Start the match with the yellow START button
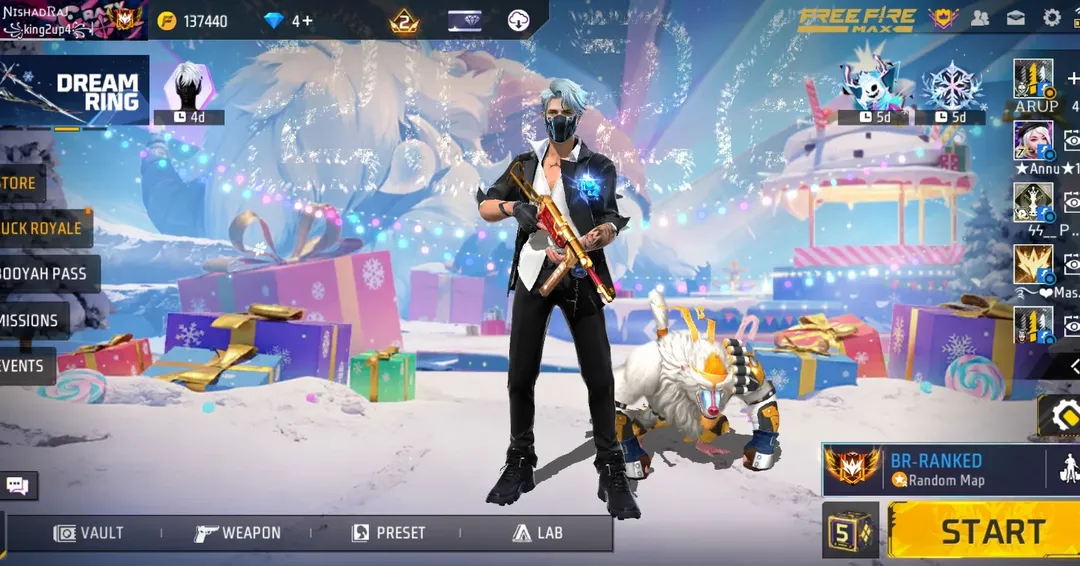Image resolution: width=1080 pixels, height=566 pixels. click(x=983, y=531)
